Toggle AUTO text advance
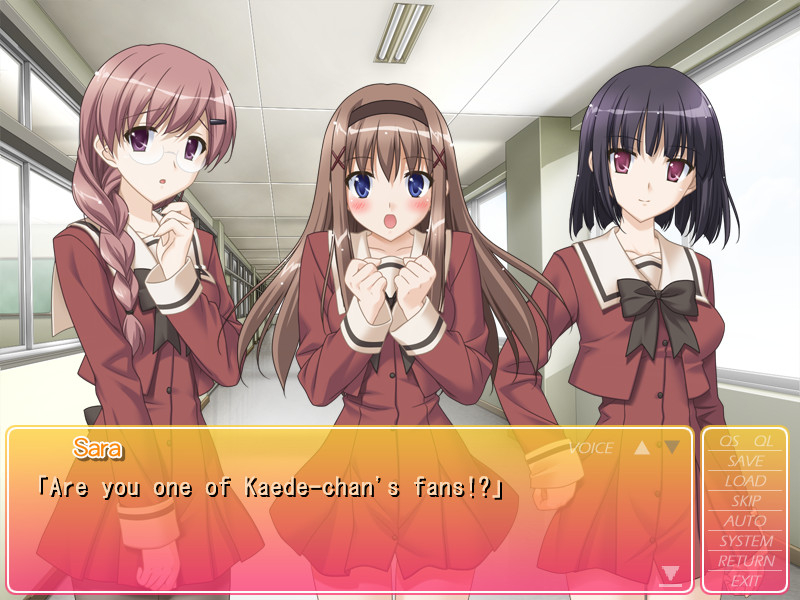The width and height of the screenshot is (800, 600). pyautogui.click(x=745, y=521)
